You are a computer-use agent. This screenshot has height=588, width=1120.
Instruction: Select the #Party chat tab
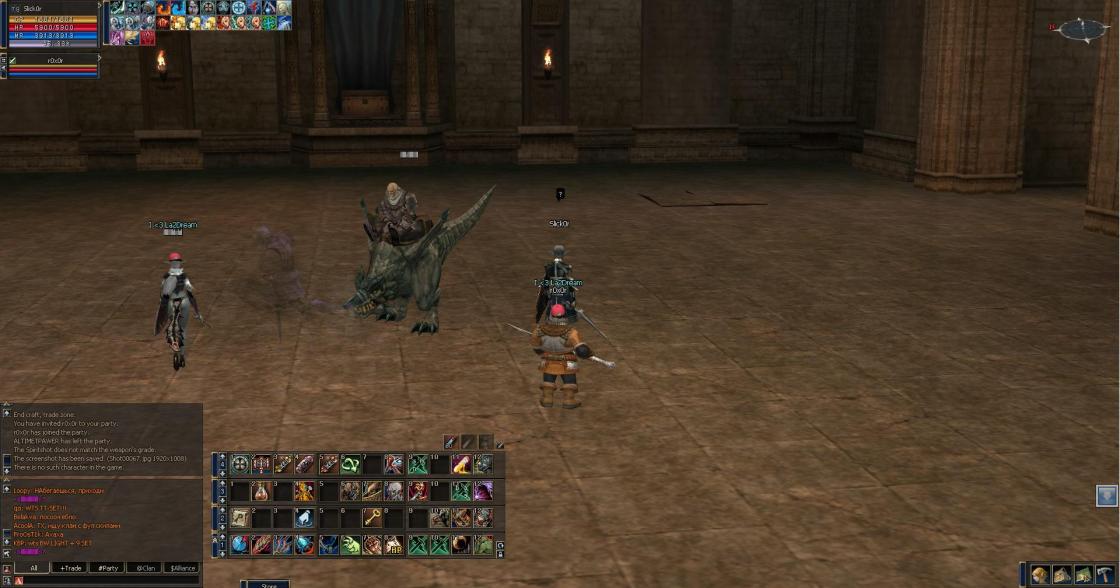pos(107,567)
